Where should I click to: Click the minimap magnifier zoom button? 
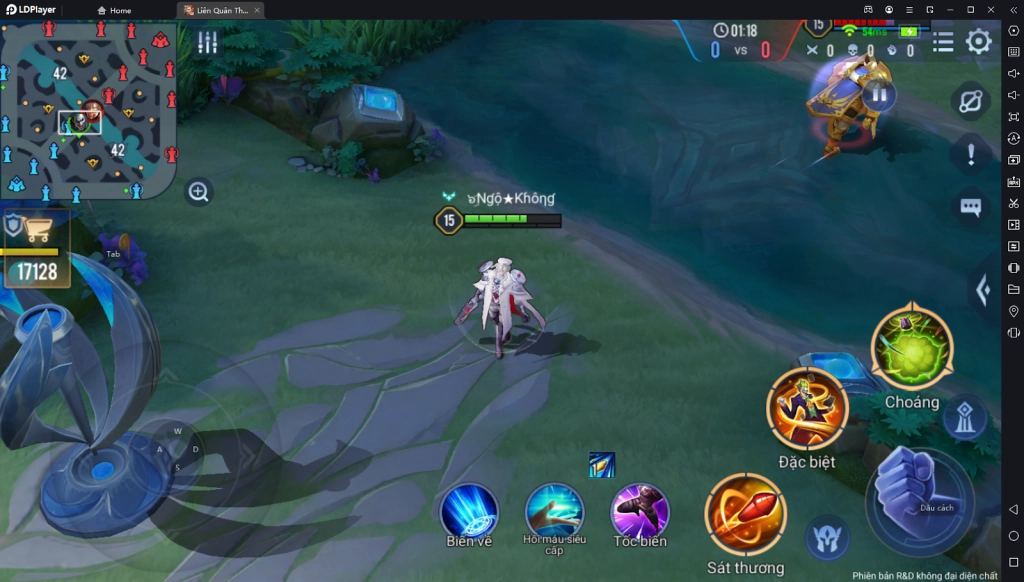[x=199, y=192]
